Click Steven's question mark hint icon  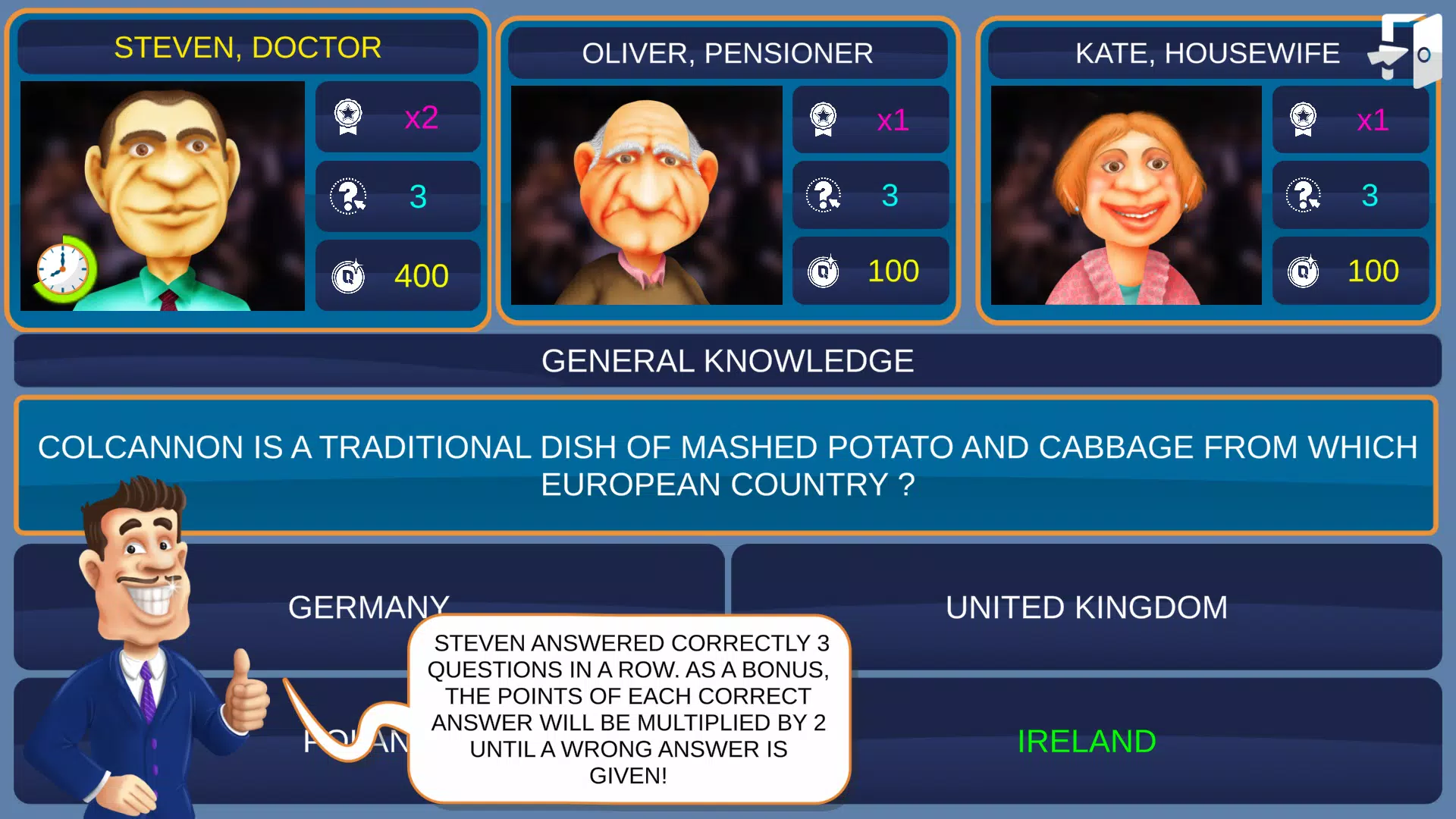click(x=349, y=196)
